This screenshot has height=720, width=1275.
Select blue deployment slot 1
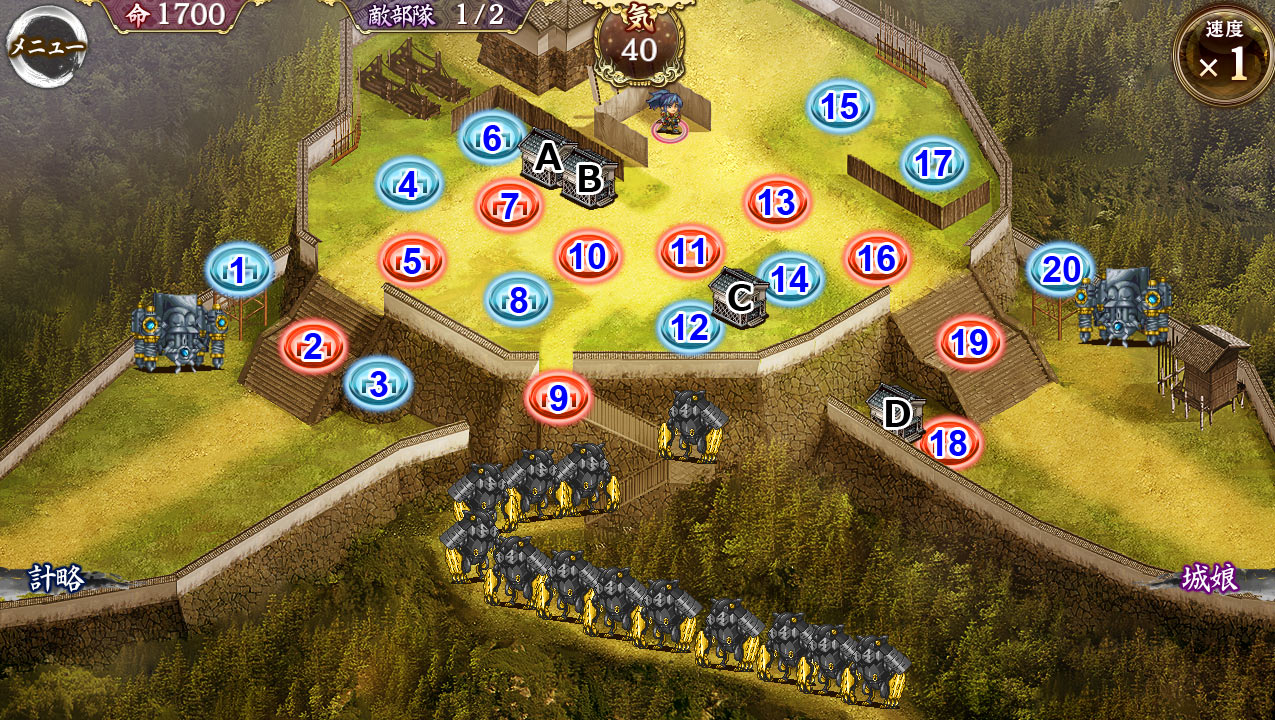click(239, 270)
